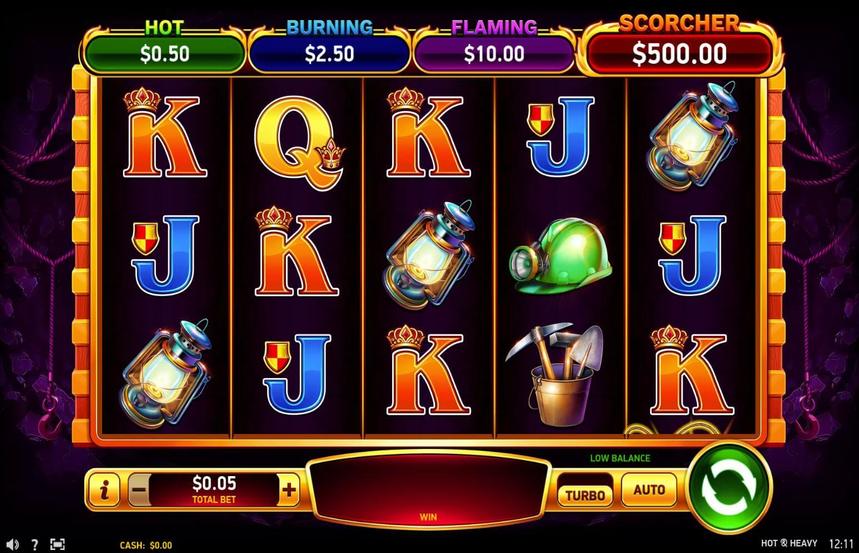Toggle fullscreen mode icon
The width and height of the screenshot is (859, 553).
[x=57, y=544]
